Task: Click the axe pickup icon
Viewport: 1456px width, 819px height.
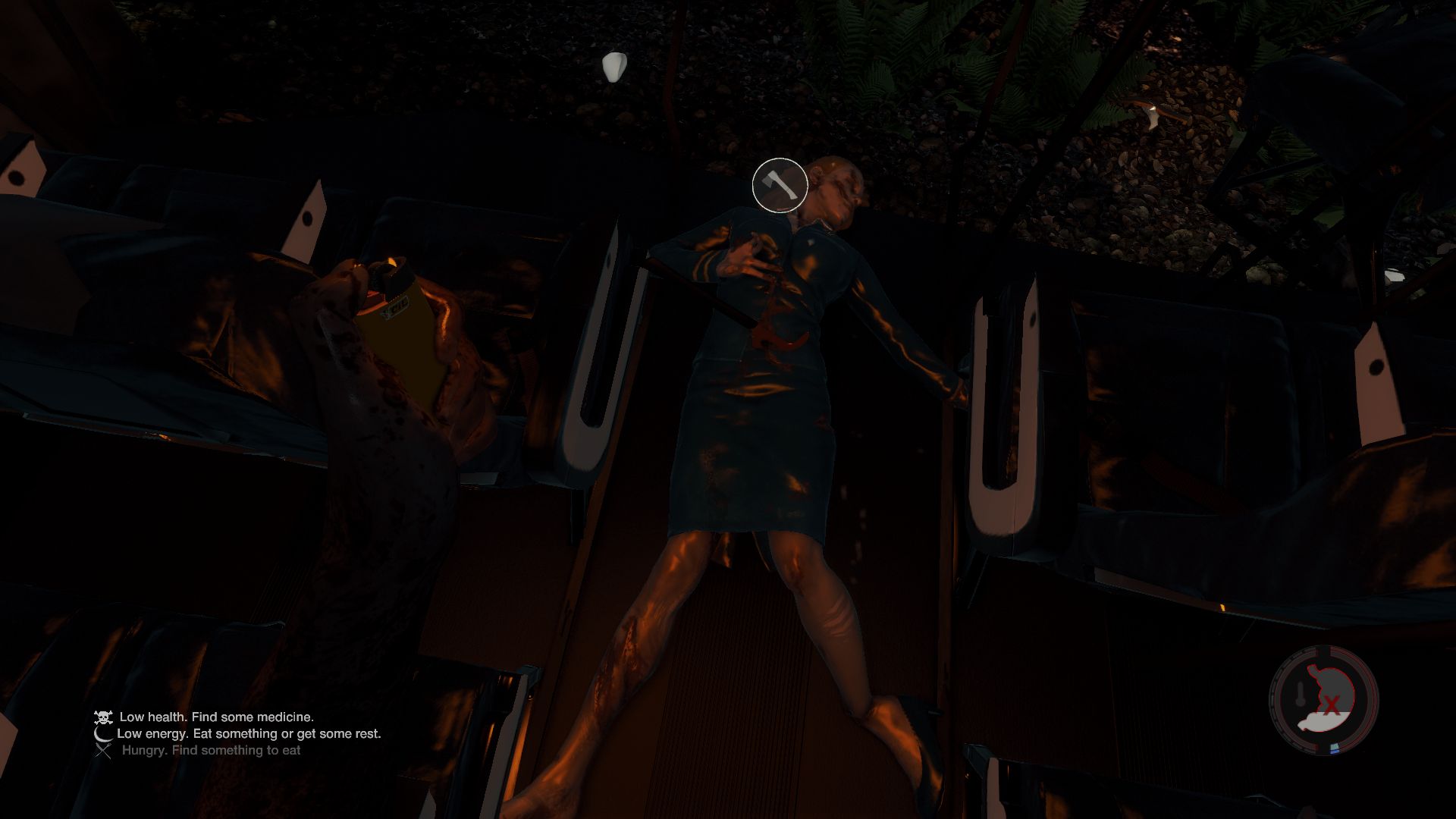Action: click(780, 185)
